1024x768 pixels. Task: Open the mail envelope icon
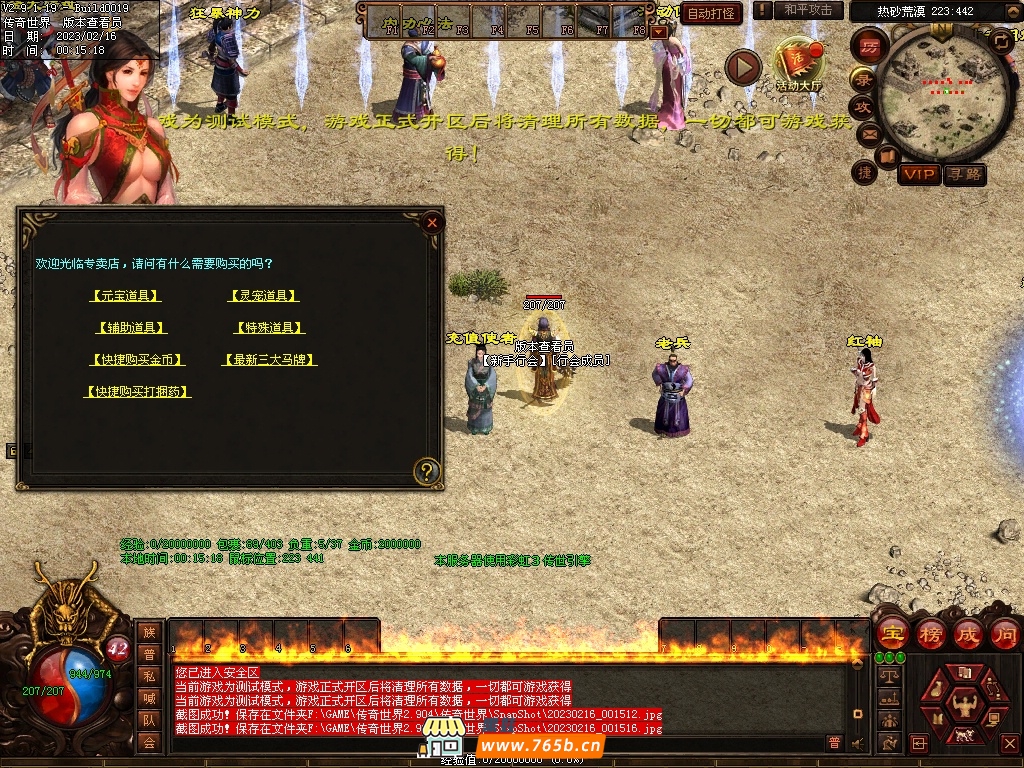[868, 133]
